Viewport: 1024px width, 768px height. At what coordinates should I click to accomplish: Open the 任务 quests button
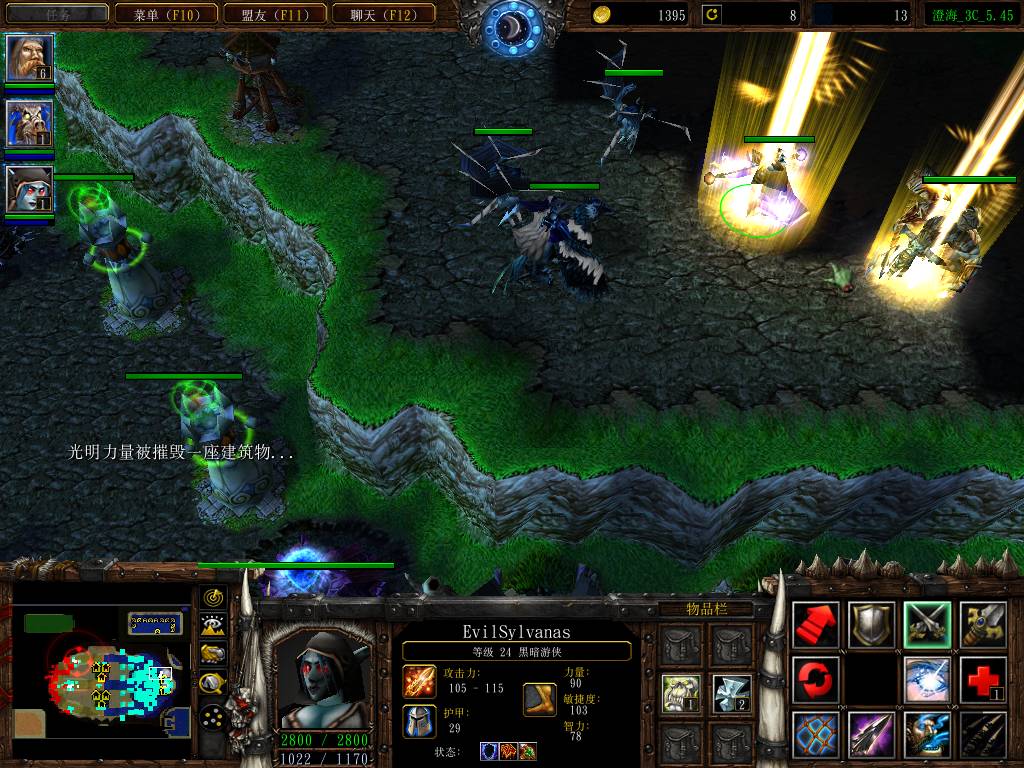tap(55, 14)
